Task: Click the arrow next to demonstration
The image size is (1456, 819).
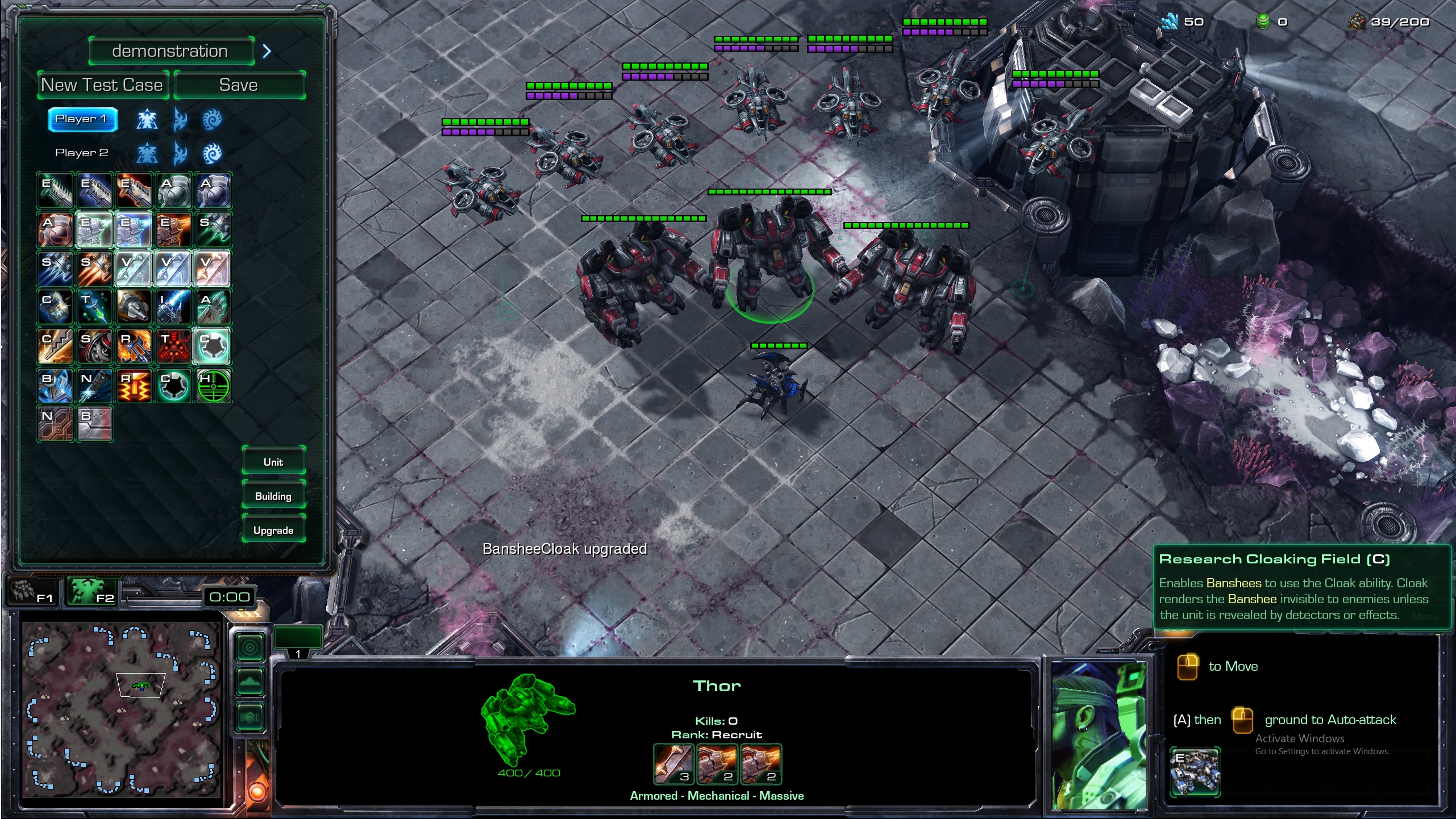Action: [x=267, y=51]
